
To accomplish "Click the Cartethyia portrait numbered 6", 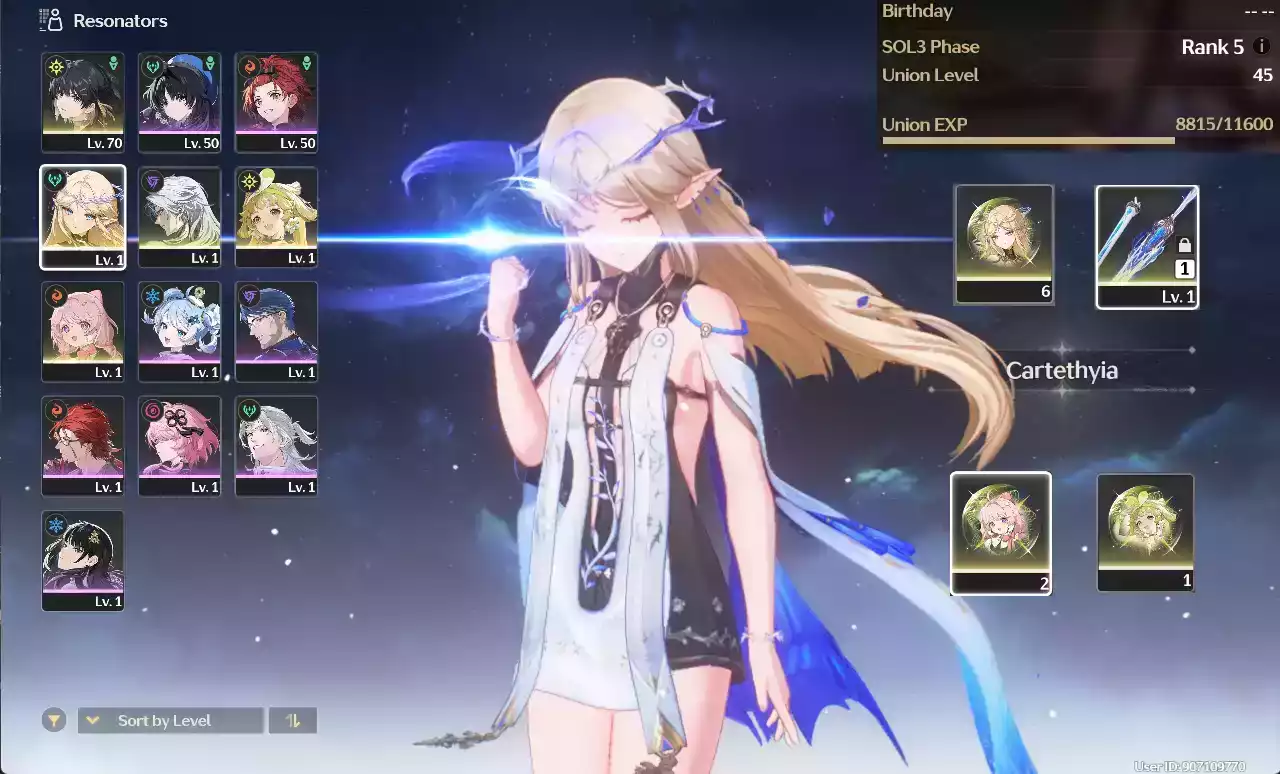I will [x=1004, y=243].
